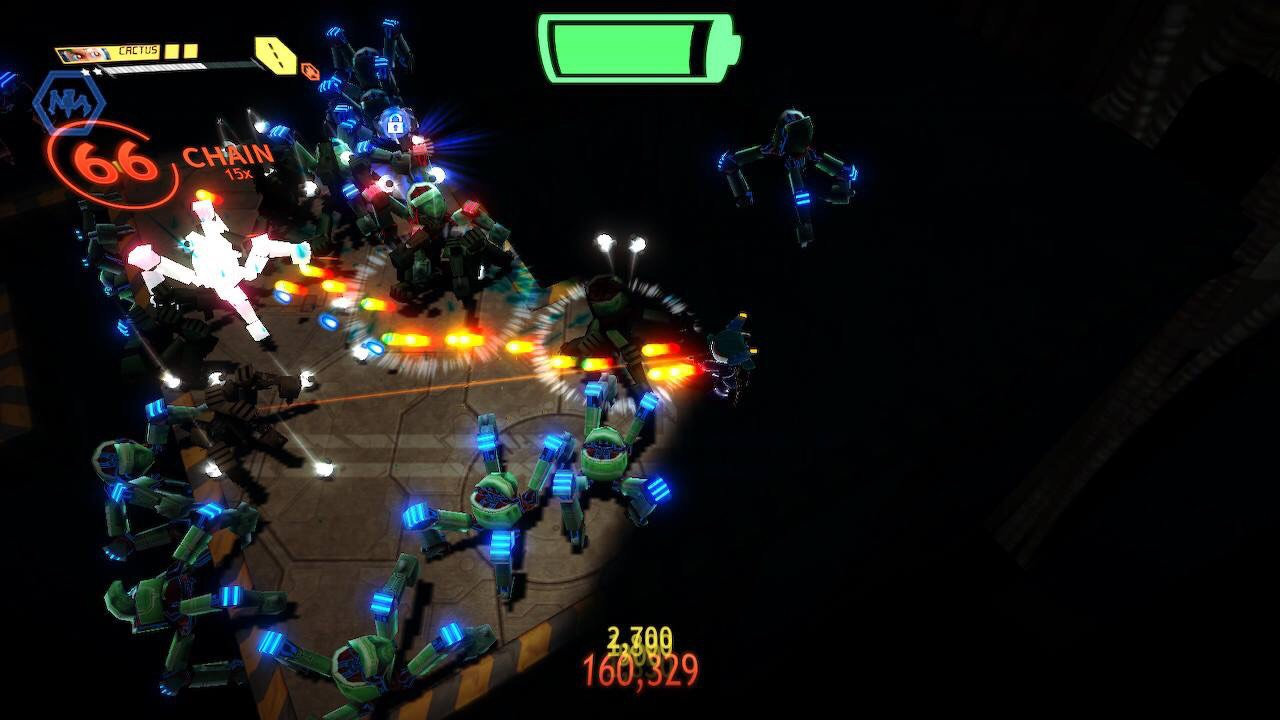Select the yellow primary weapon hexagon icon

pyautogui.click(x=273, y=55)
